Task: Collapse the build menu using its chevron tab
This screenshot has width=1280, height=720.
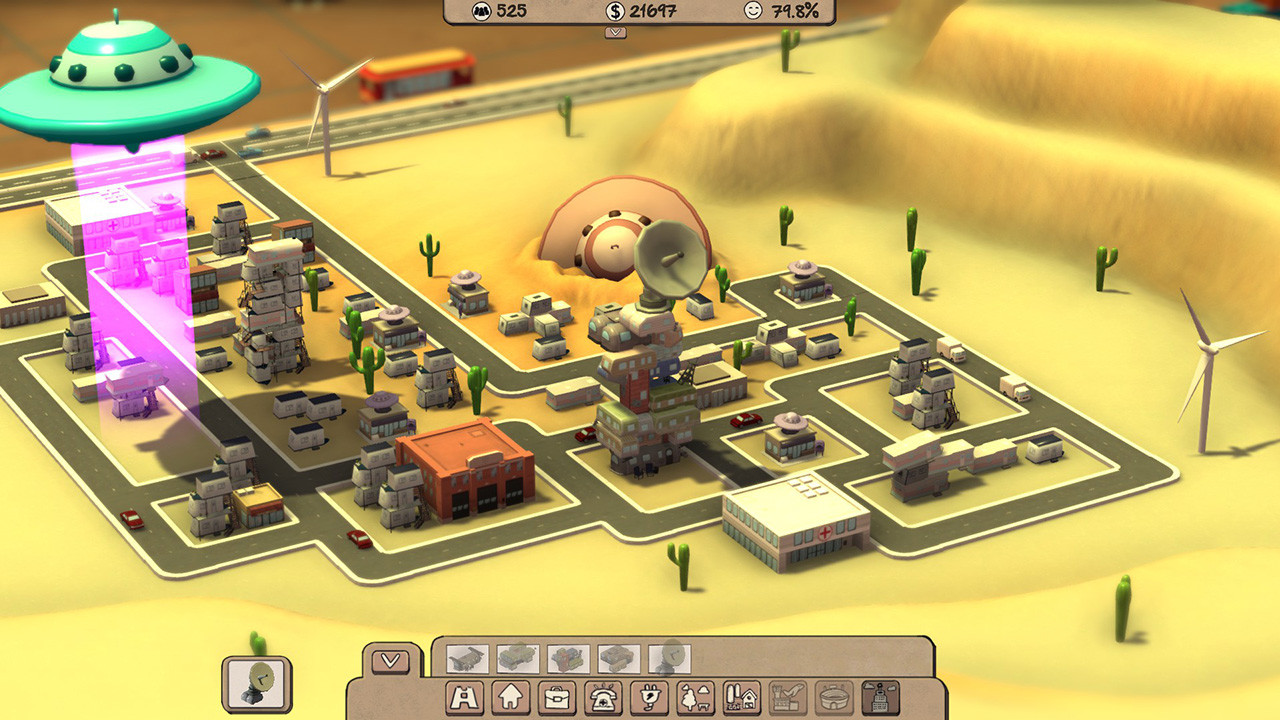Action: (388, 660)
